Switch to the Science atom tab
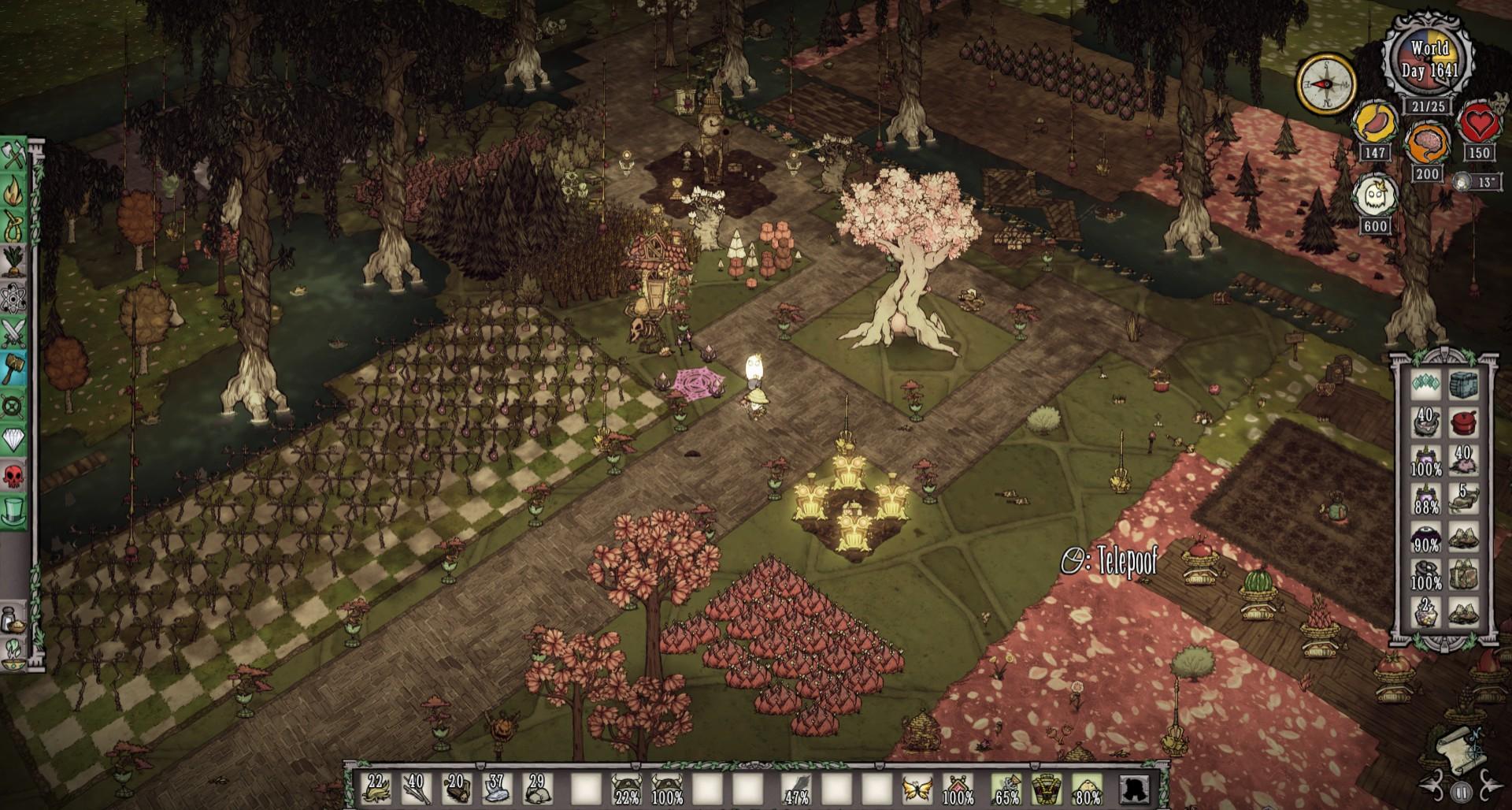1512x810 pixels. (14, 299)
